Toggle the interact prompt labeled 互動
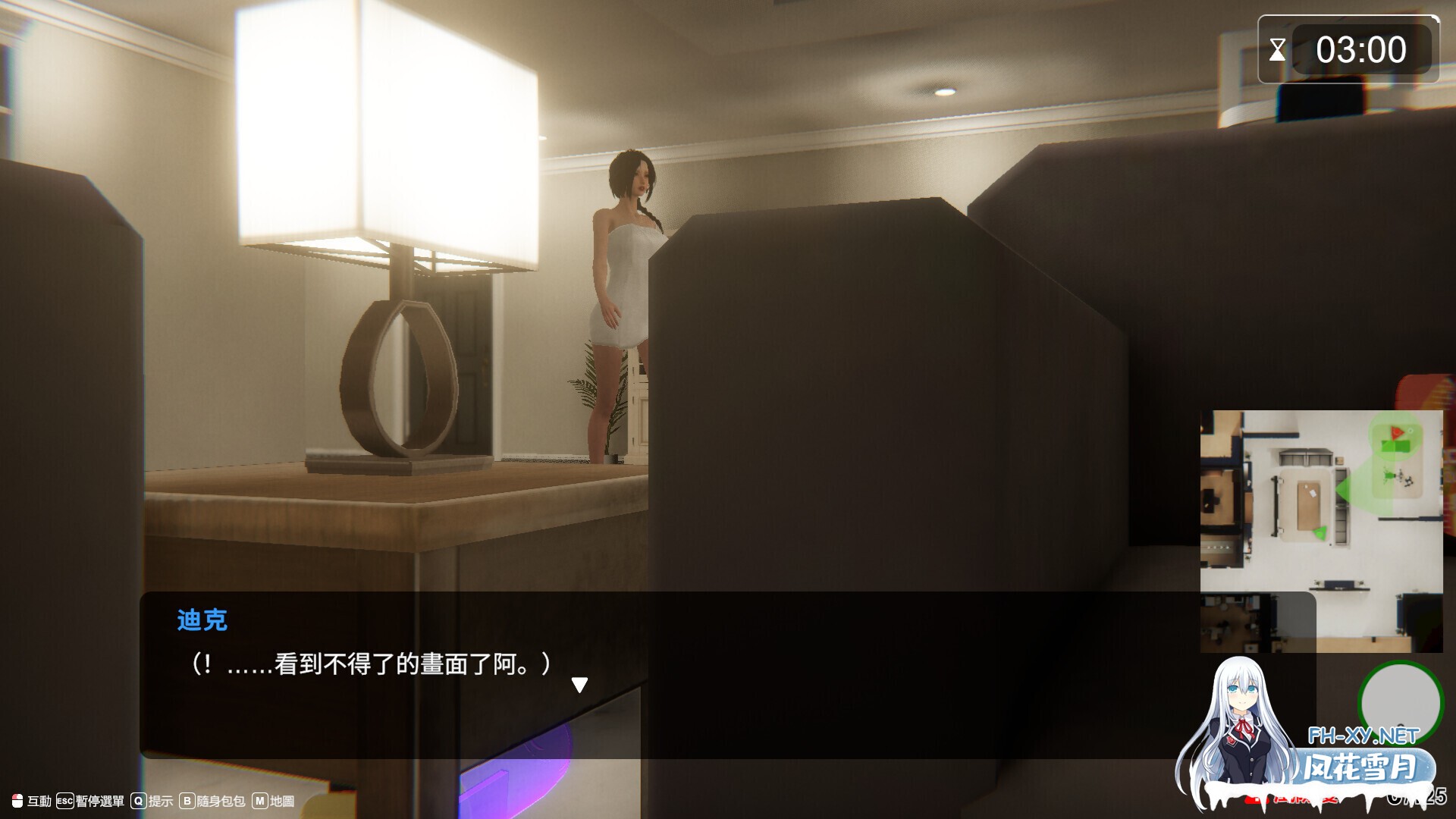 pos(38,801)
